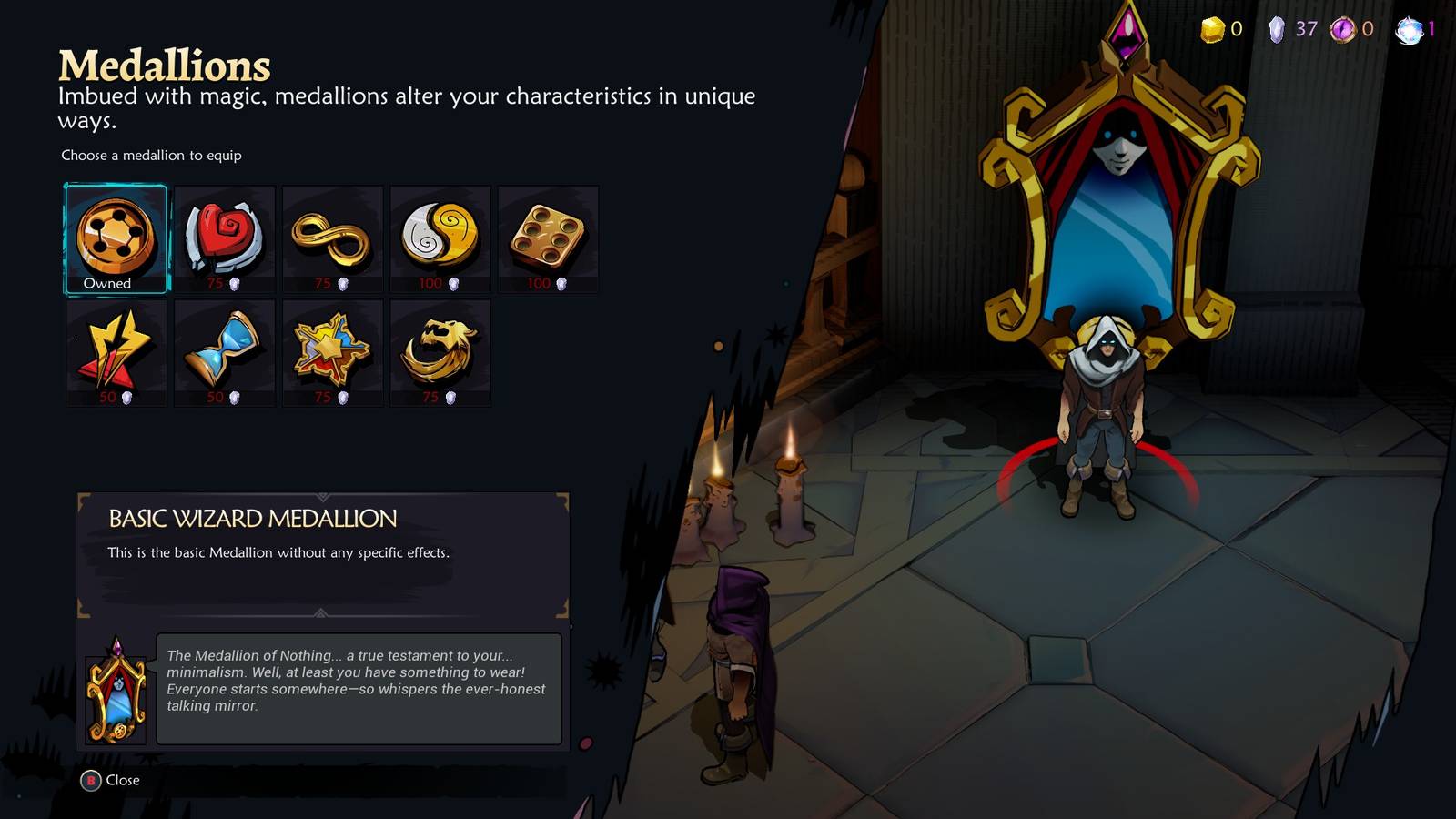Image resolution: width=1456 pixels, height=819 pixels.
Task: Select the owned Basic Wizard Medallion
Action: click(115, 237)
